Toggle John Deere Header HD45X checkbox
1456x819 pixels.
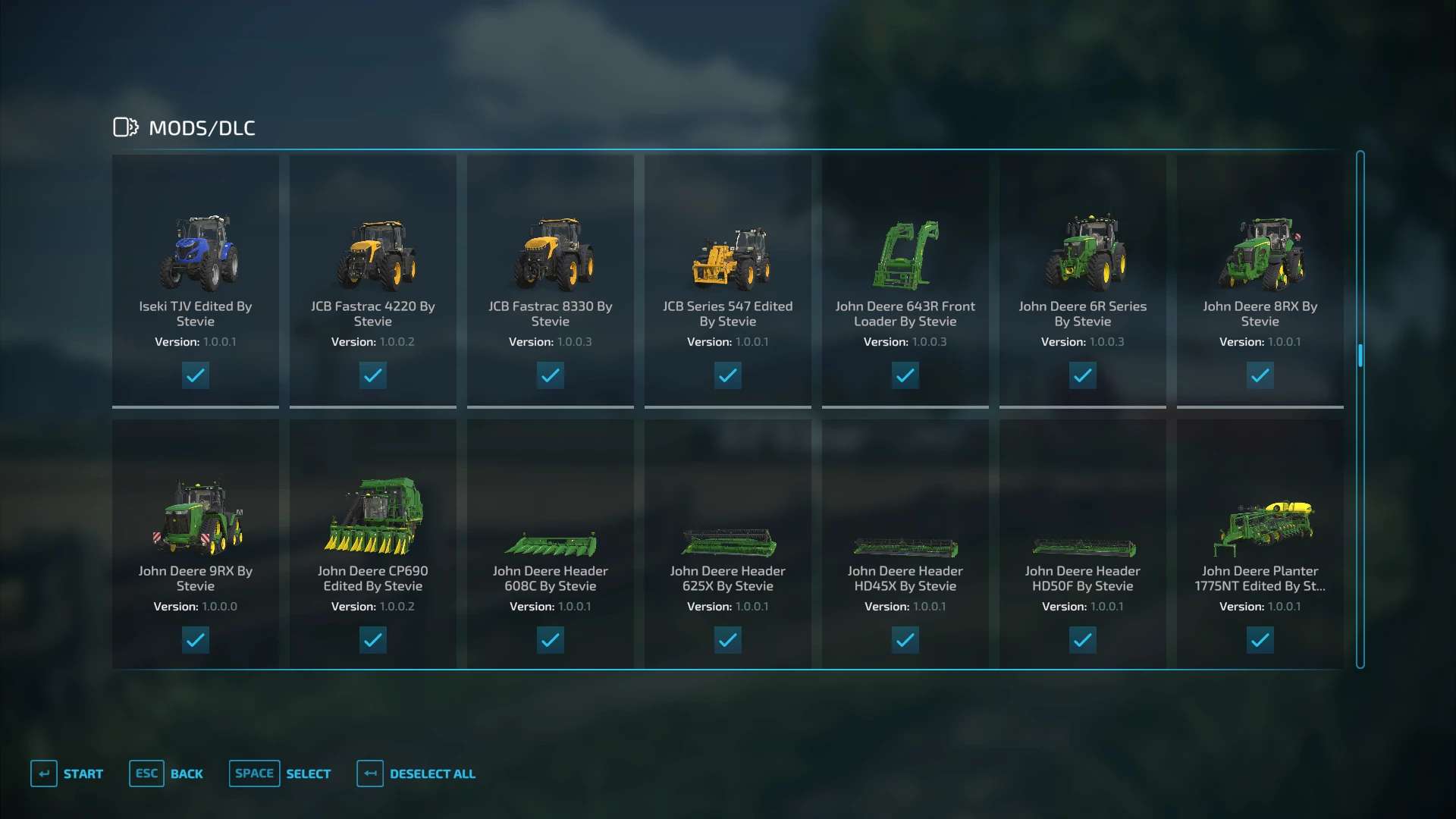[905, 640]
